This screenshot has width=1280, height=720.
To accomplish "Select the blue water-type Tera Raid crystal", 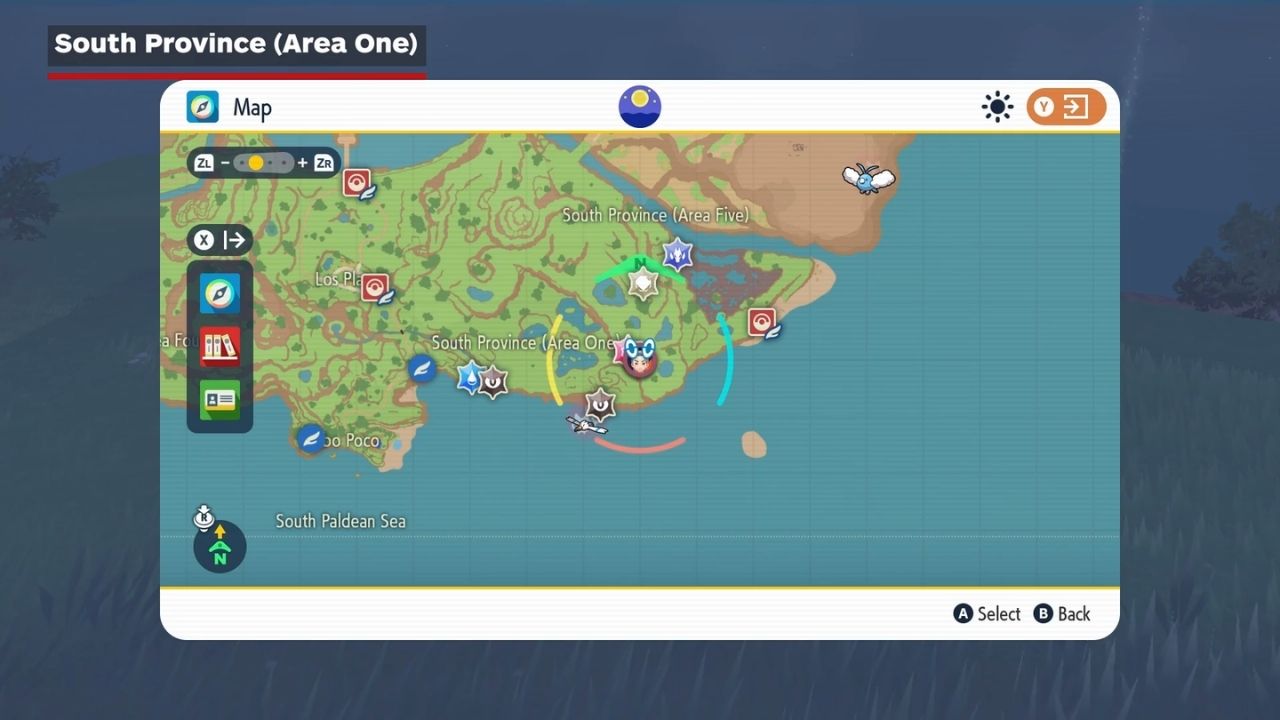I will point(470,377).
